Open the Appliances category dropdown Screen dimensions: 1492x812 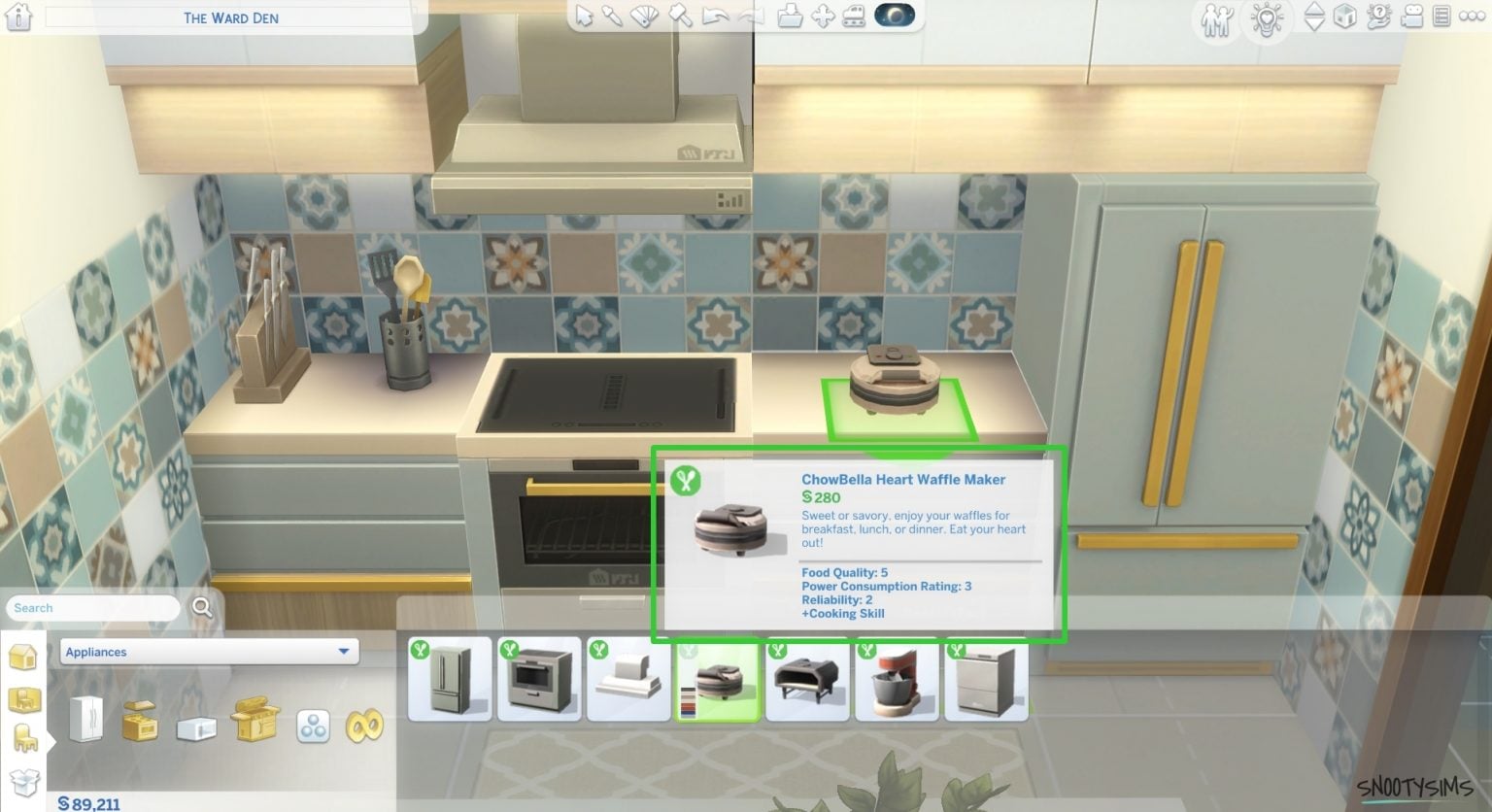pos(207,652)
